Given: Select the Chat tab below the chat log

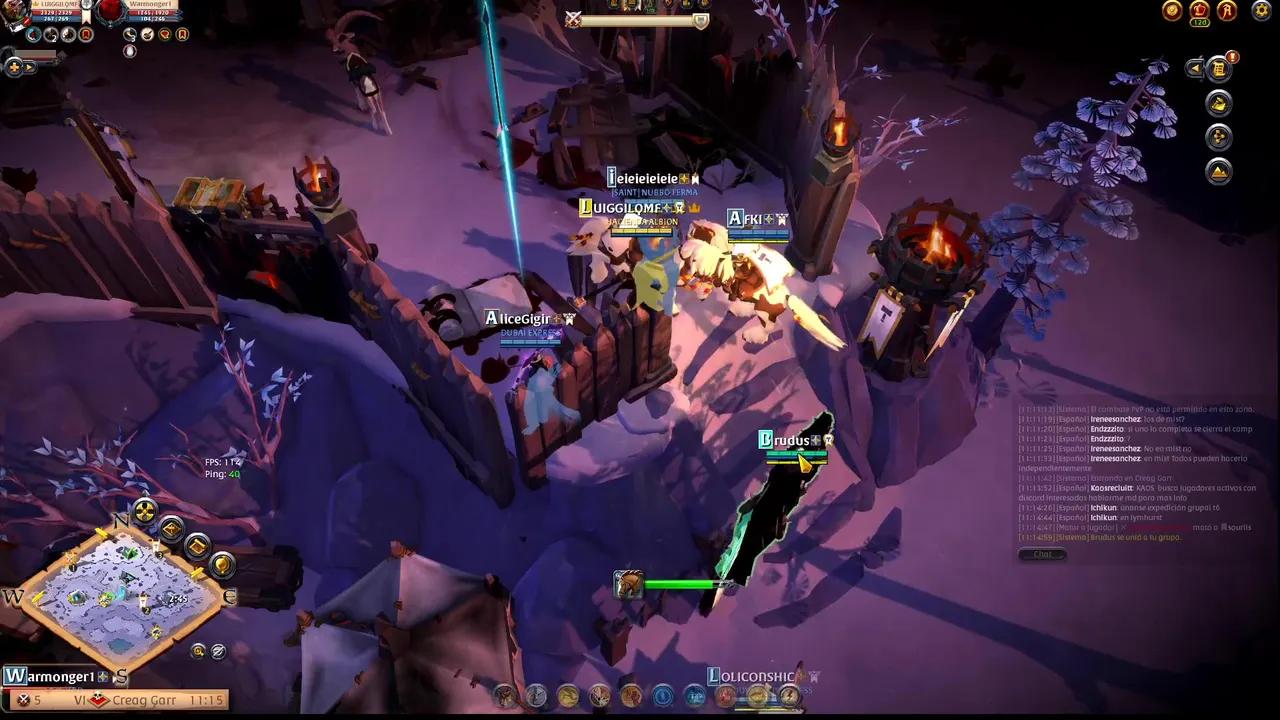Looking at the screenshot, I should [1042, 555].
